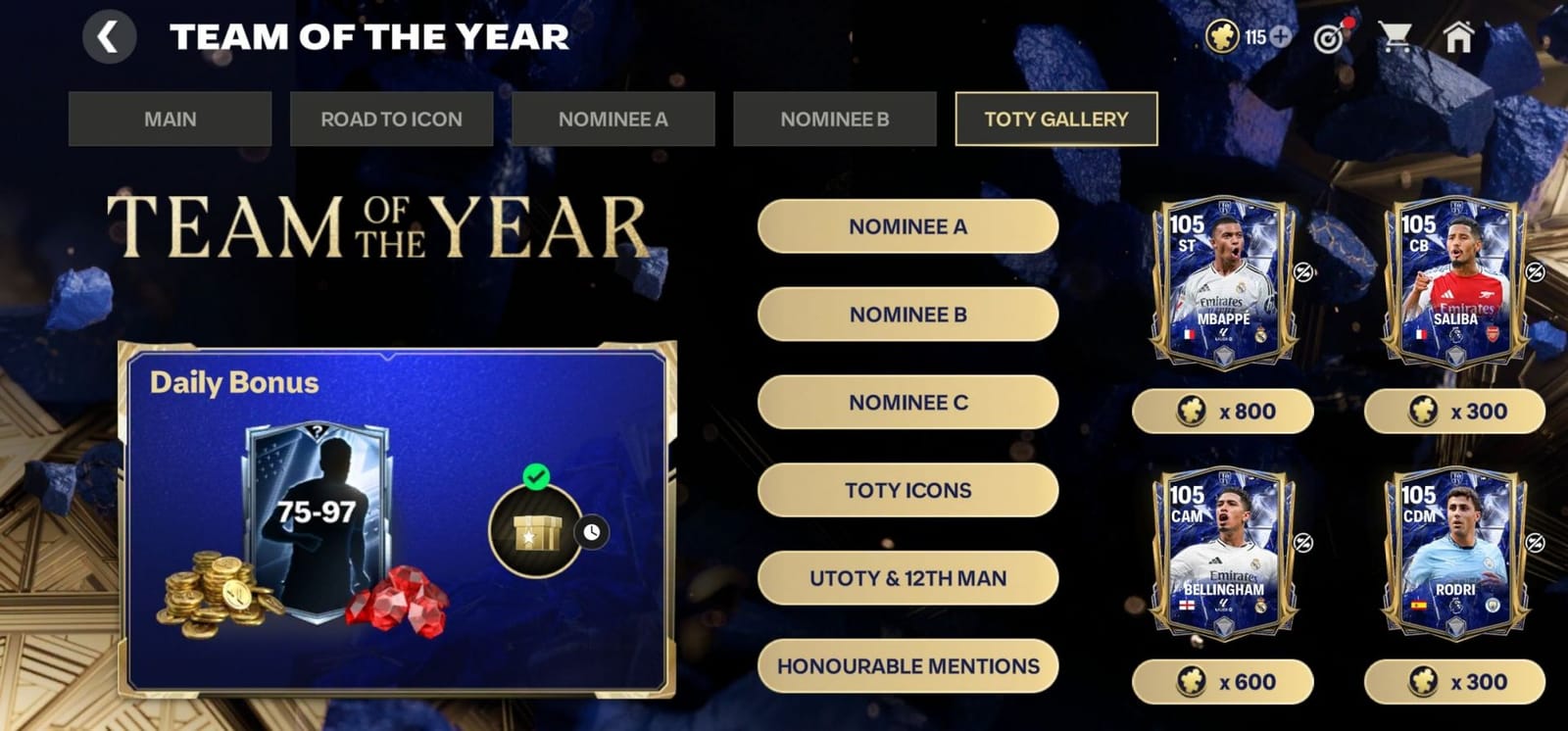The width and height of the screenshot is (1568, 731).
Task: Expand the HONOURABLE MENTIONS section
Action: [x=906, y=665]
